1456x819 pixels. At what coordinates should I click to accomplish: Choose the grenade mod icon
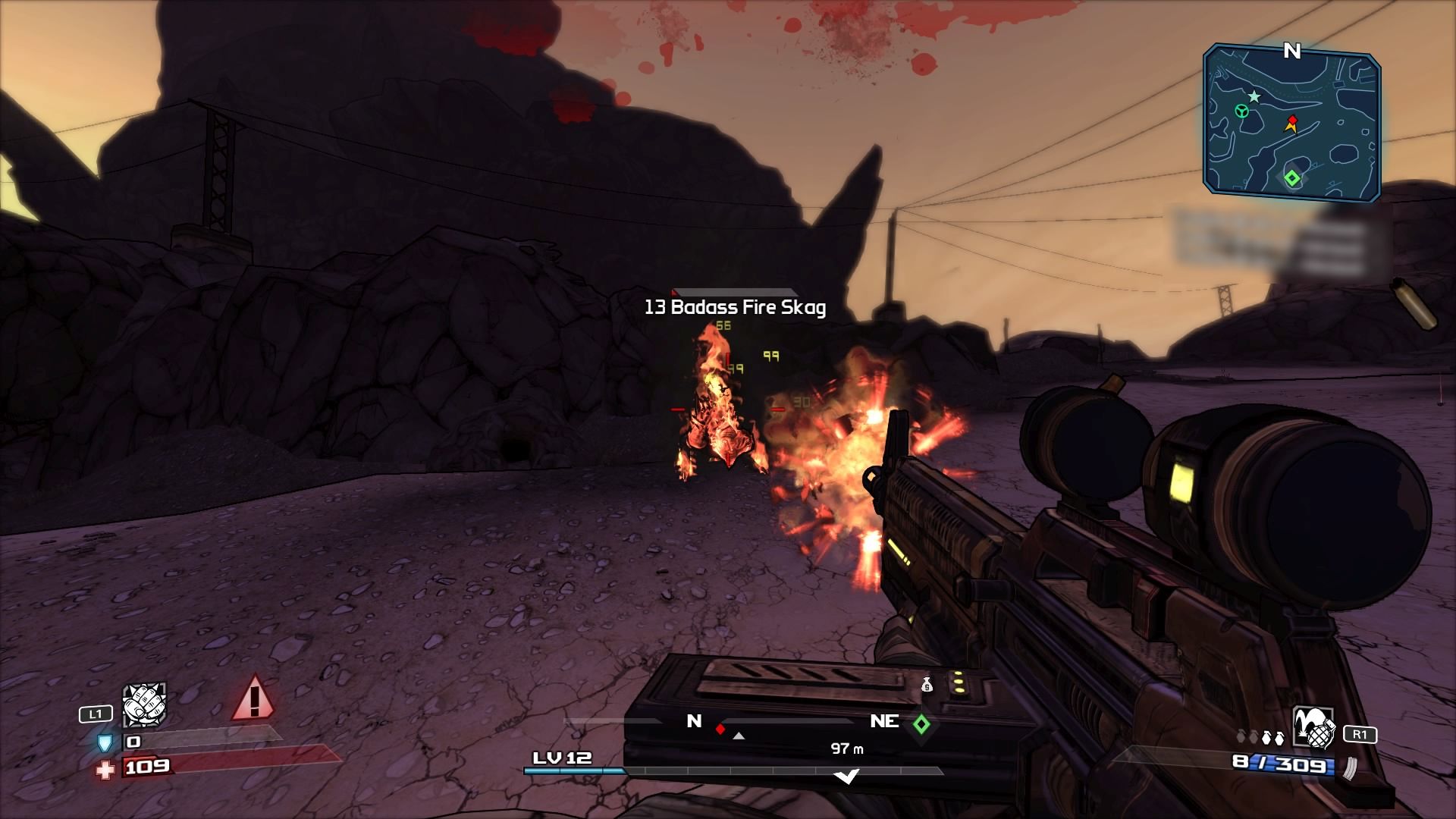tap(1313, 729)
